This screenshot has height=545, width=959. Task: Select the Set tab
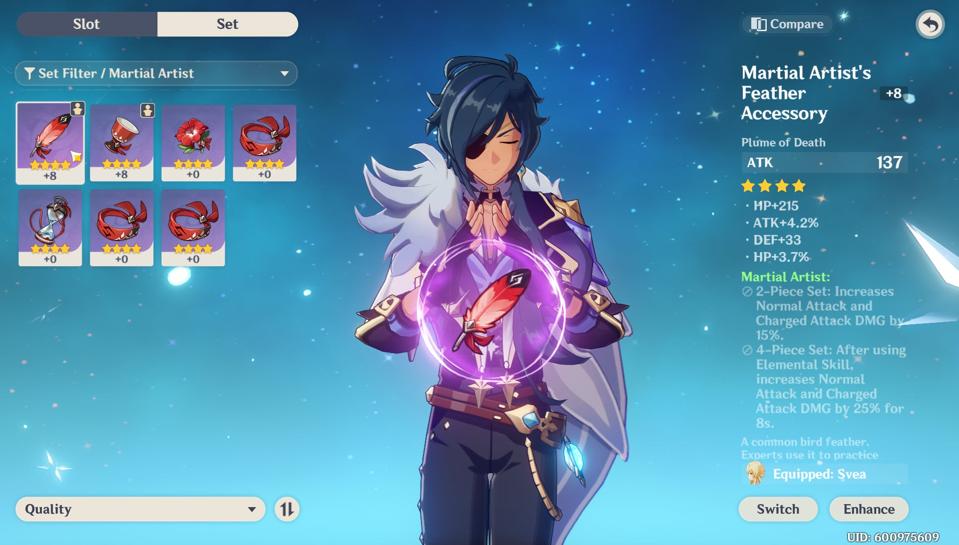[227, 24]
